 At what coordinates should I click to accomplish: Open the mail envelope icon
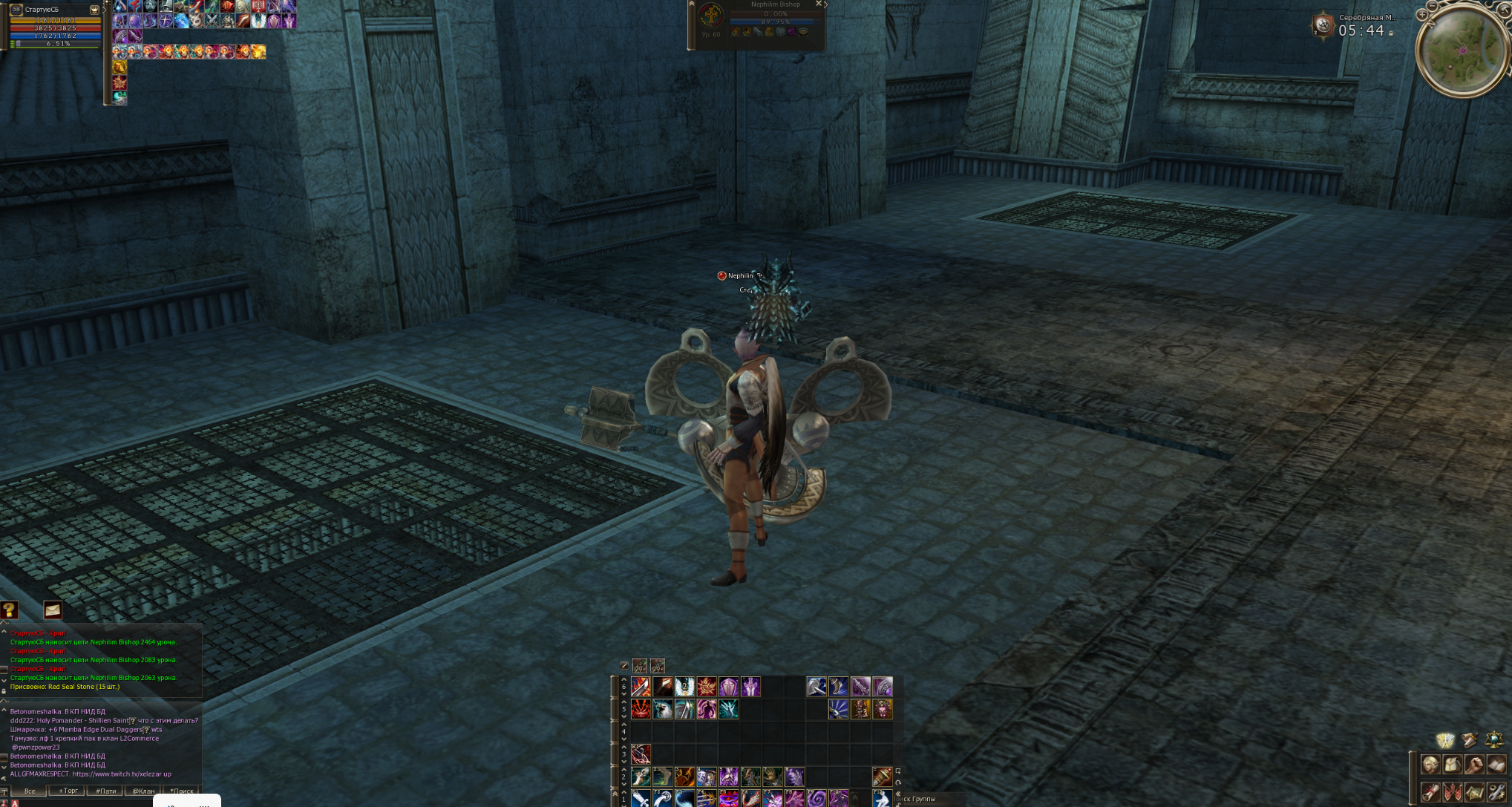(52, 610)
